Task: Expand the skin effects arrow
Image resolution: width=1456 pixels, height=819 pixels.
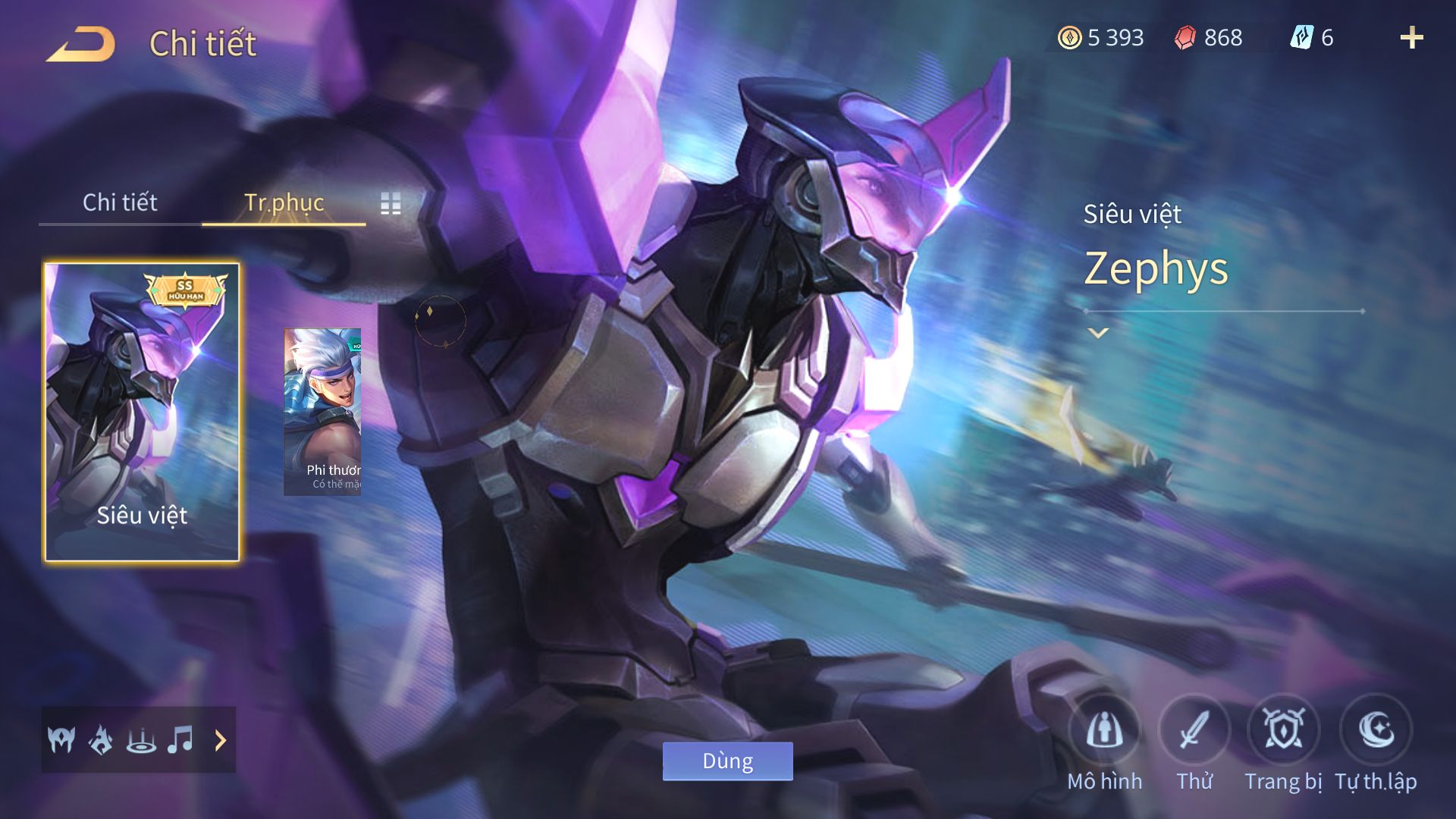Action: pos(221,740)
